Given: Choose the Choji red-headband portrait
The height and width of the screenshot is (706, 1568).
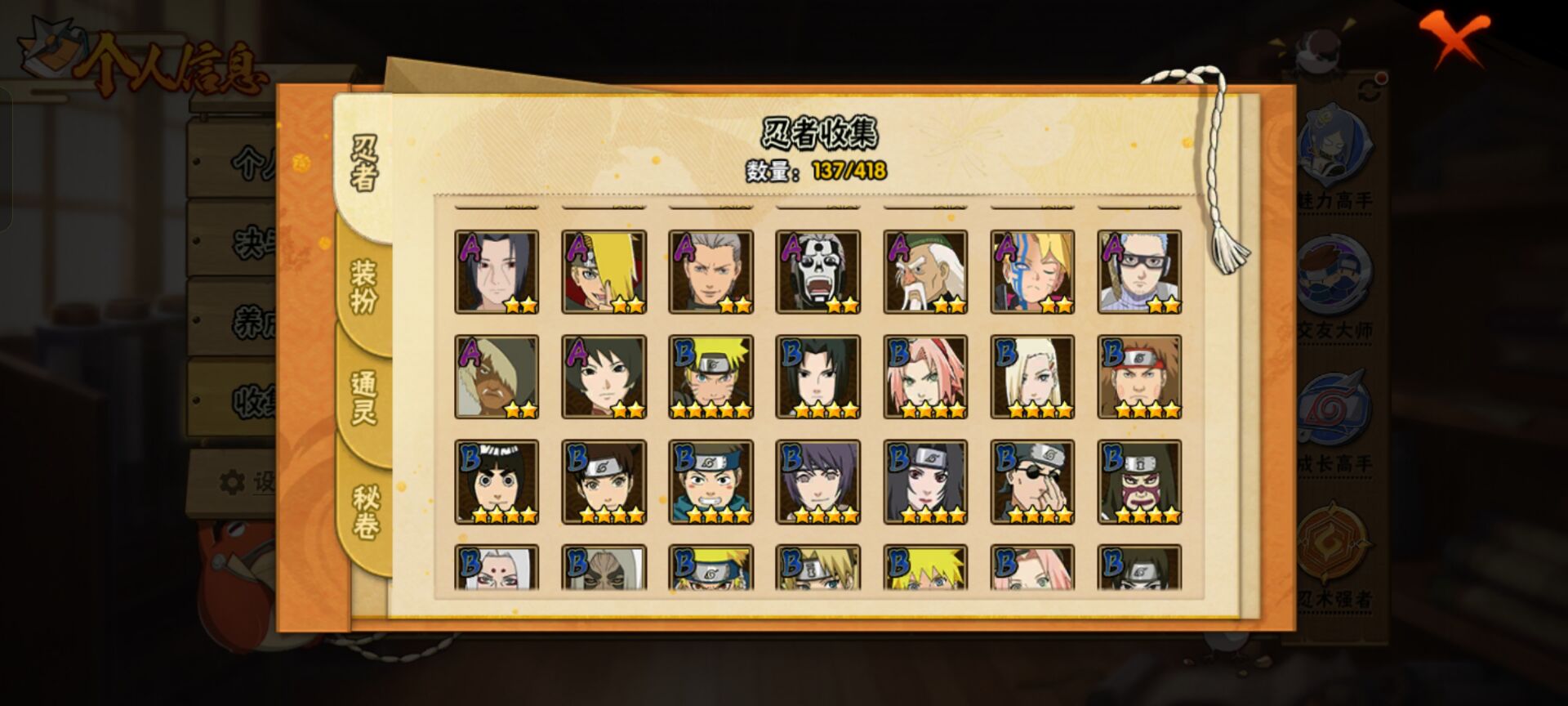Looking at the screenshot, I should tap(1139, 377).
